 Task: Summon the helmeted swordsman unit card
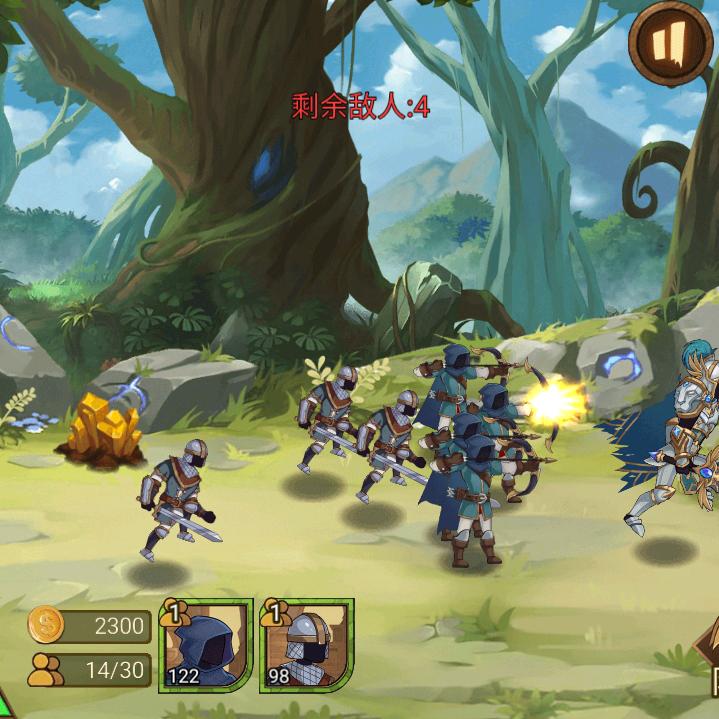(307, 646)
